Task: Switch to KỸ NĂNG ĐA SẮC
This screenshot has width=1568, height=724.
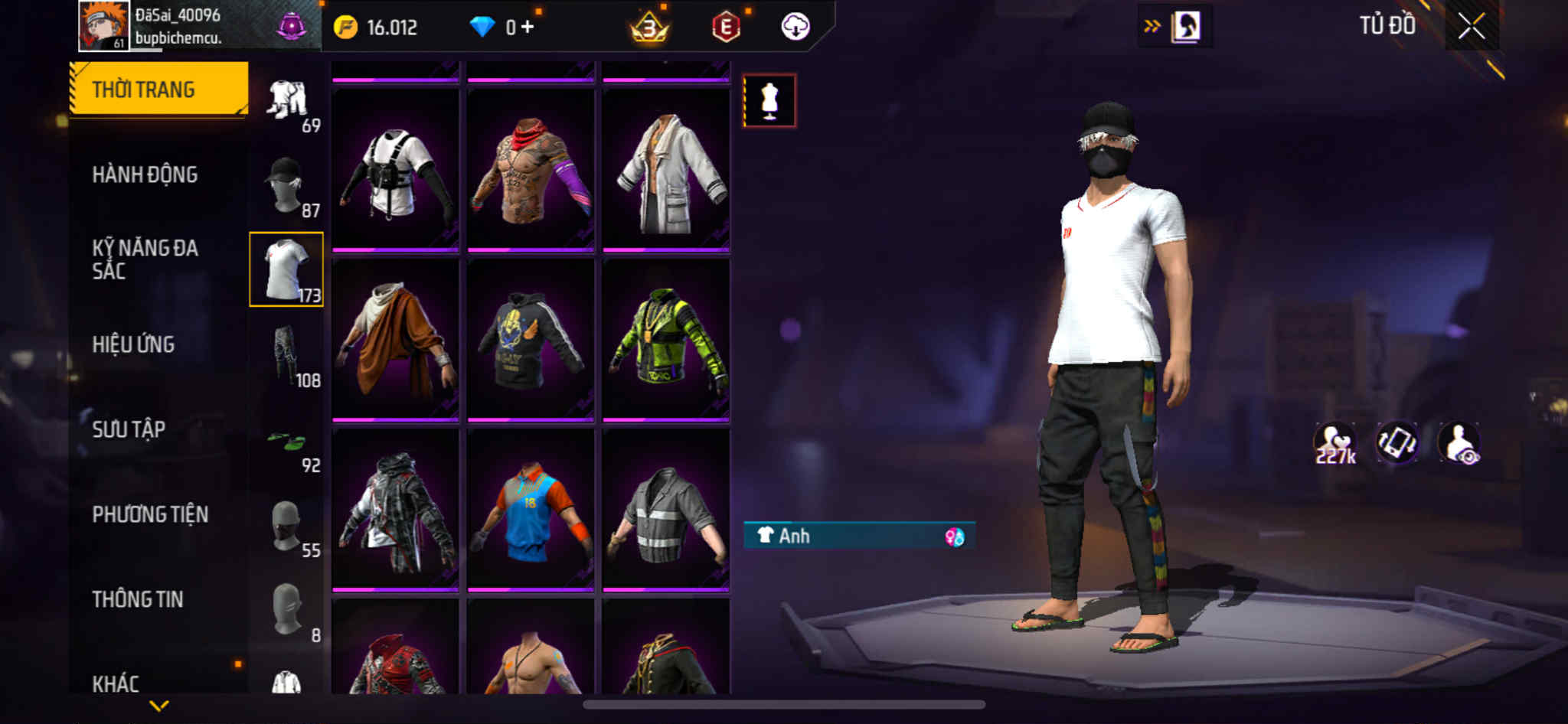Action: click(x=145, y=259)
